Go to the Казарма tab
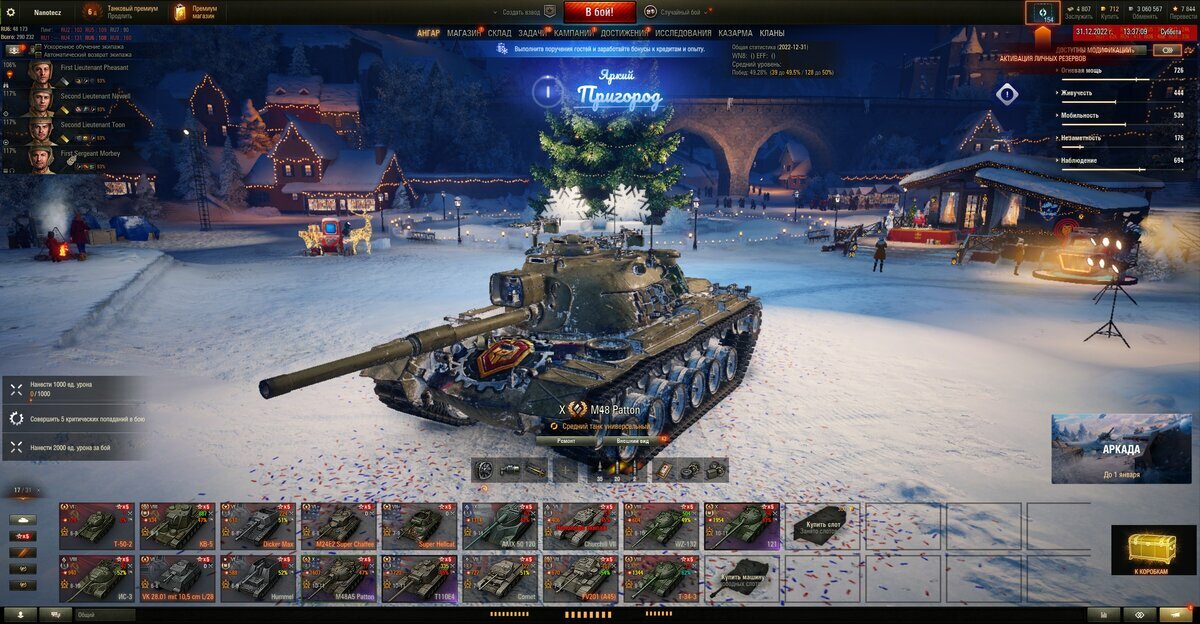Screen dimensions: 1200x624 click(735, 33)
